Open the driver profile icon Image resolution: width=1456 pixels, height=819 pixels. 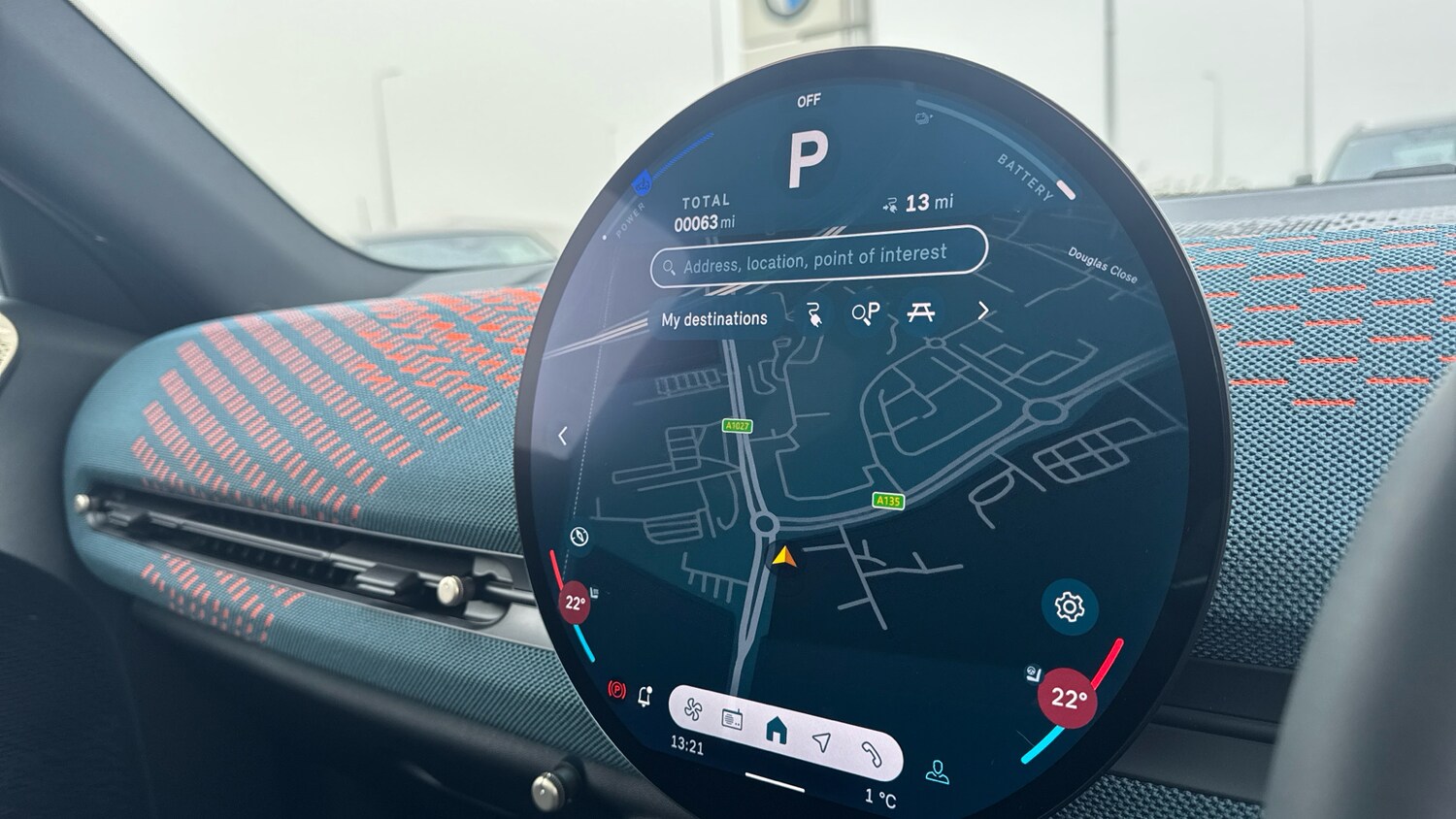coord(937,772)
